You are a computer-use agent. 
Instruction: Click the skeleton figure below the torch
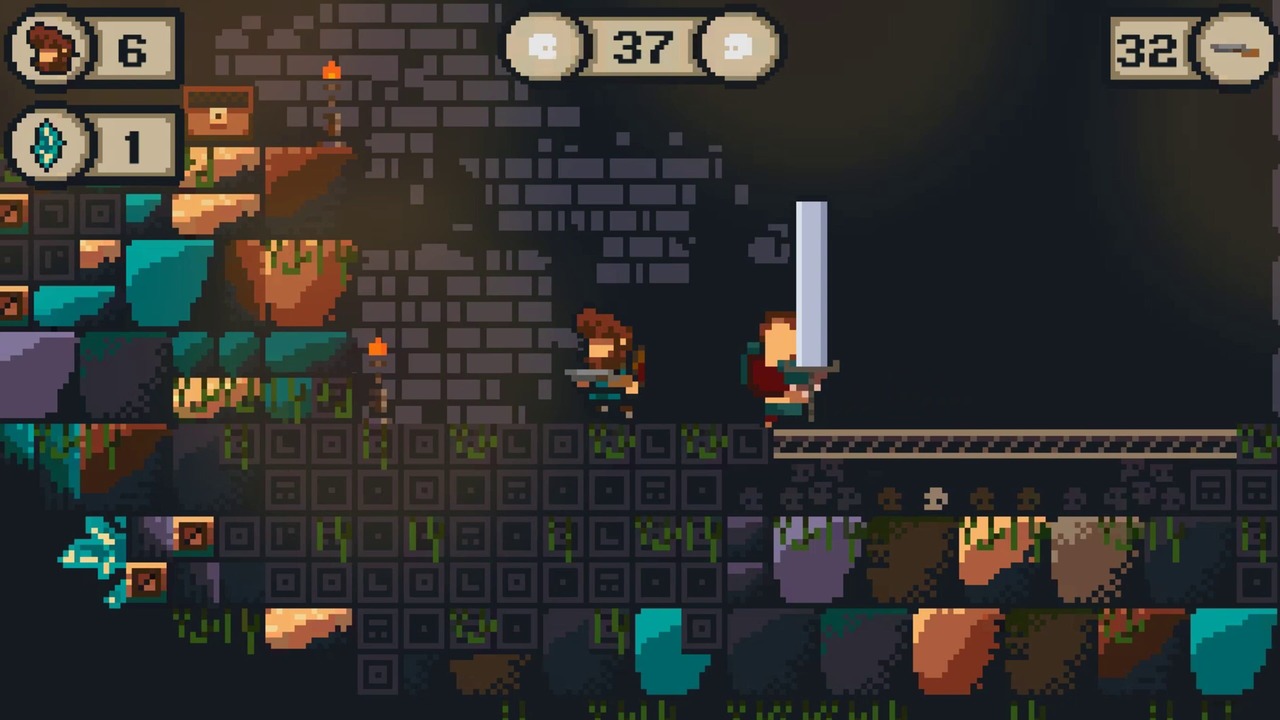point(380,400)
